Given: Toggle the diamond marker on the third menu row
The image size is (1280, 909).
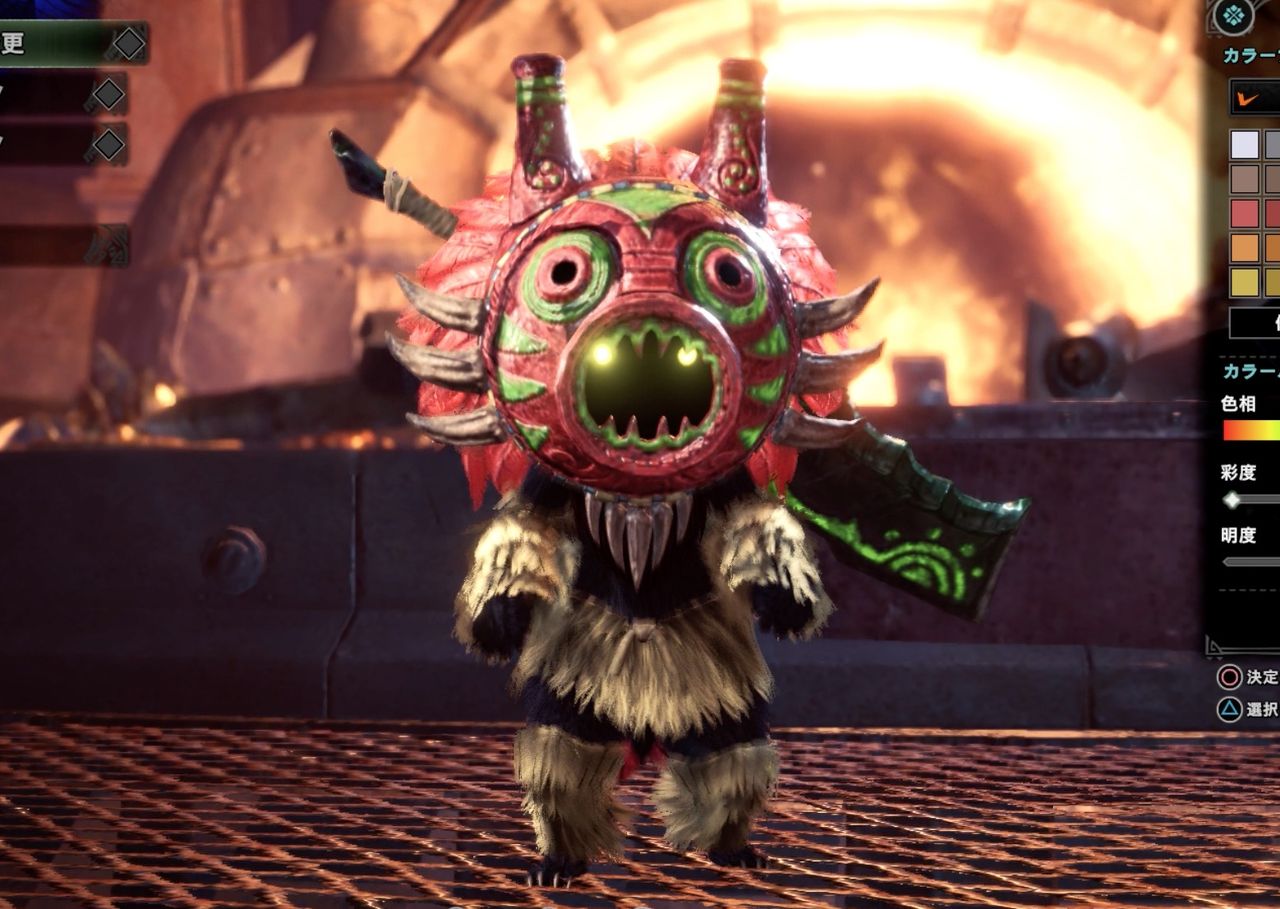Looking at the screenshot, I should [108, 145].
